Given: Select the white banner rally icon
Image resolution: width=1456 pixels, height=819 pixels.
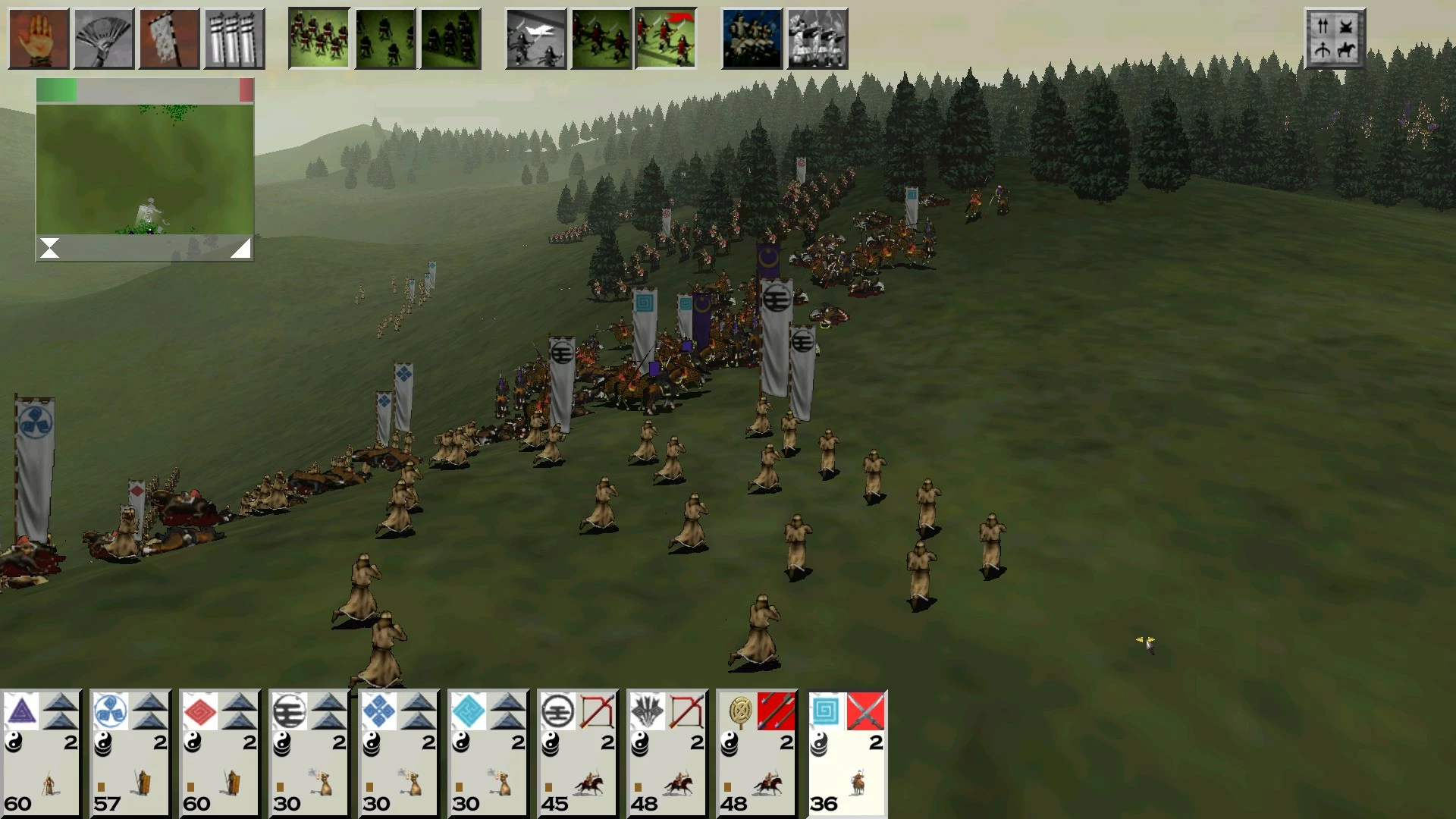Looking at the screenshot, I should pyautogui.click(x=169, y=39).
